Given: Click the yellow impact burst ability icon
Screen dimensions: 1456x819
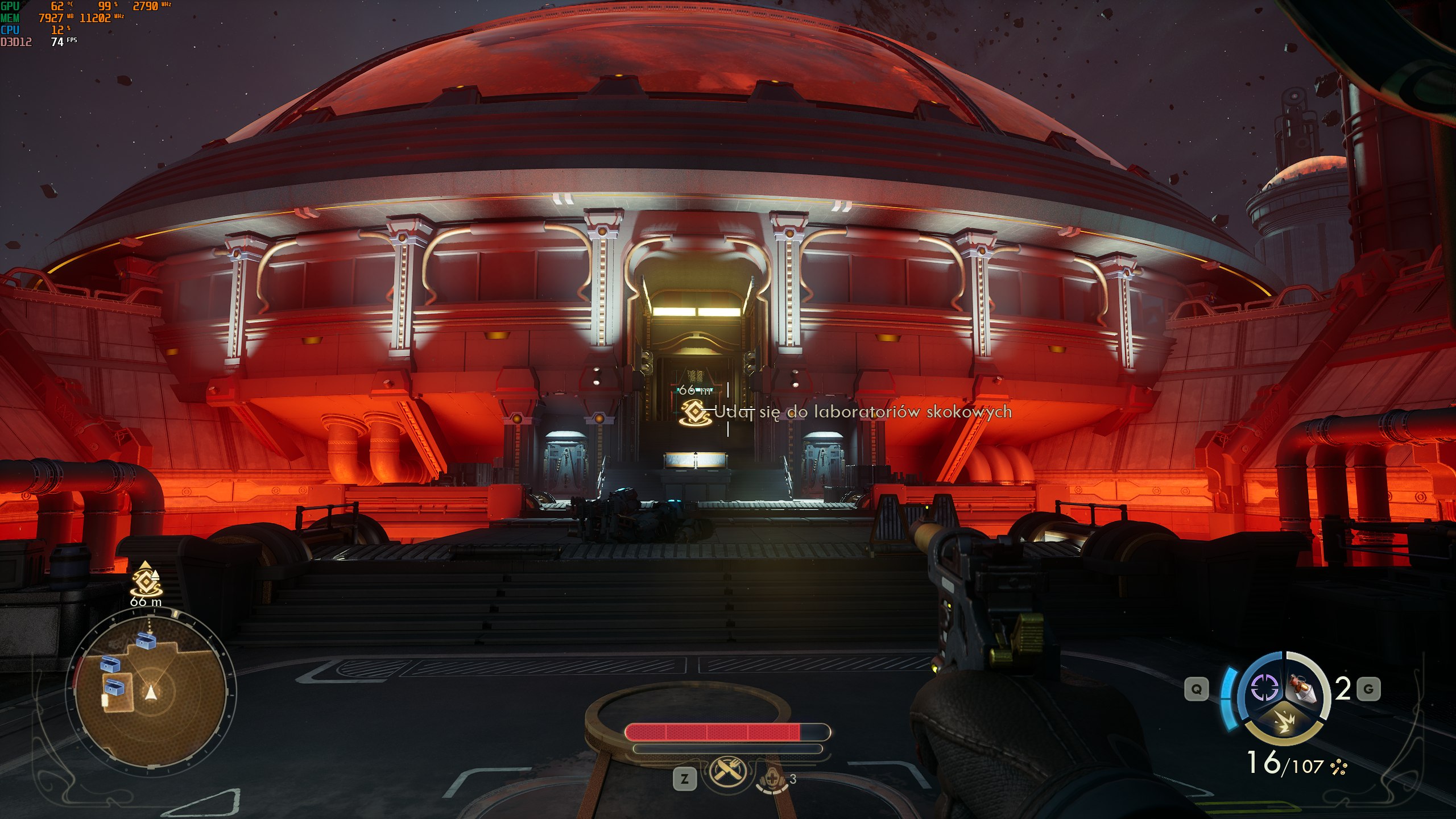Looking at the screenshot, I should tap(1284, 723).
